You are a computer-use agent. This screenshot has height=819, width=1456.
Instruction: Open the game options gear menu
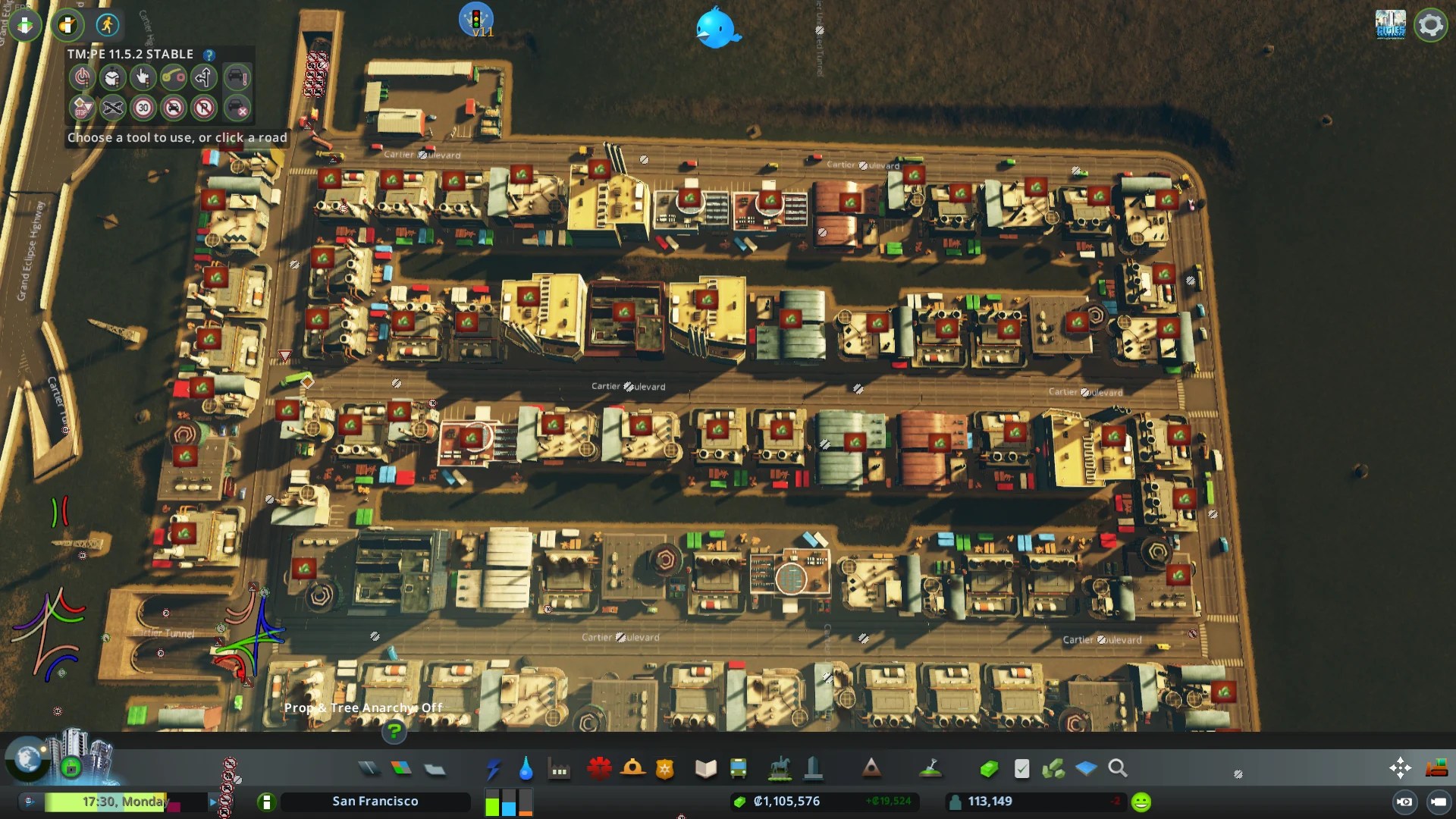(1430, 25)
